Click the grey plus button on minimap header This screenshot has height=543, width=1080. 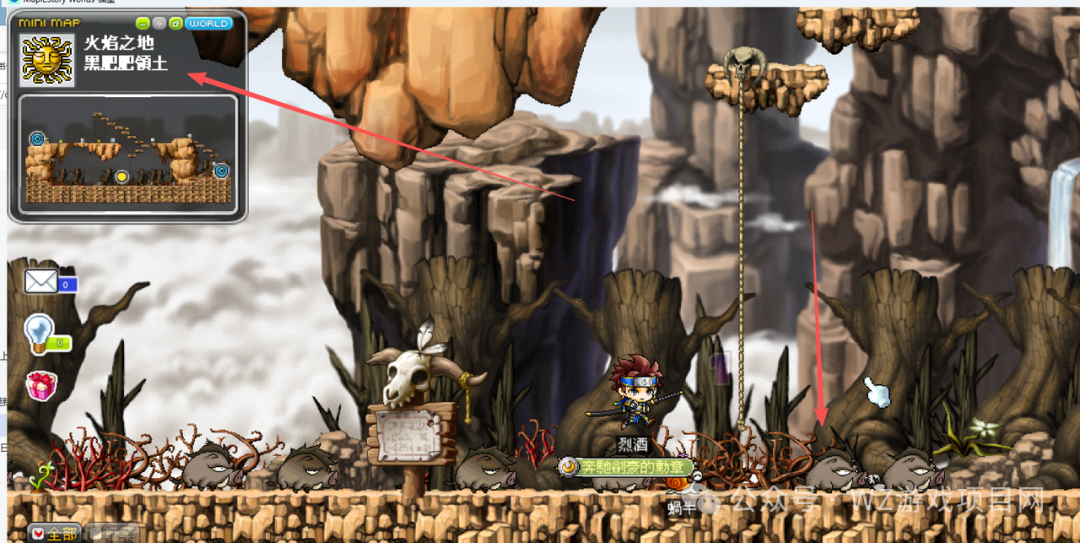point(160,22)
